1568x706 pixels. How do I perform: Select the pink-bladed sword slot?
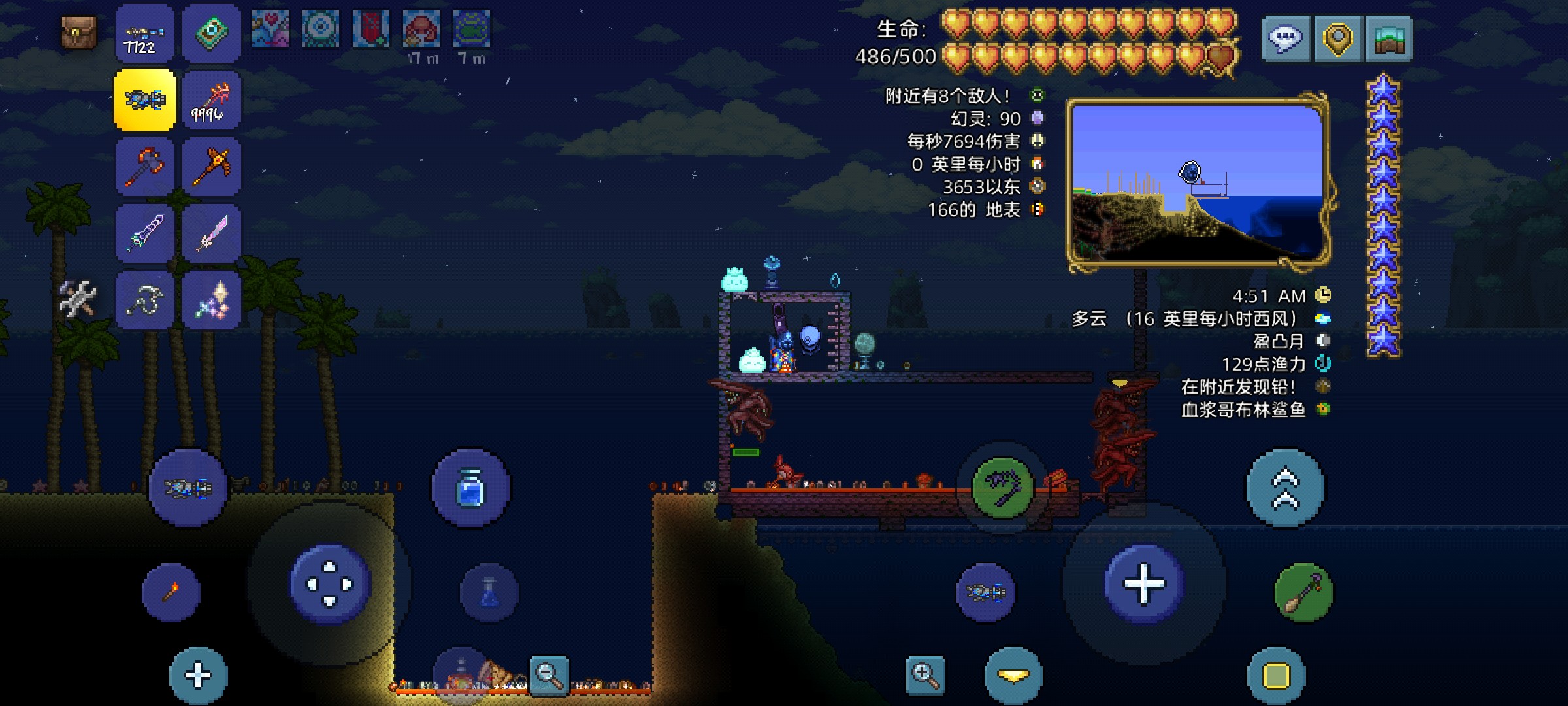click(212, 234)
